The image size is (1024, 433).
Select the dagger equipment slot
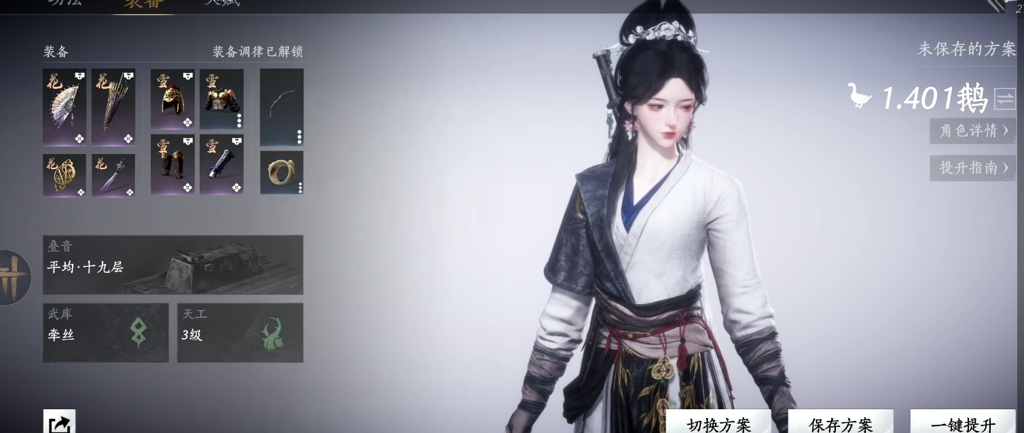113,175
